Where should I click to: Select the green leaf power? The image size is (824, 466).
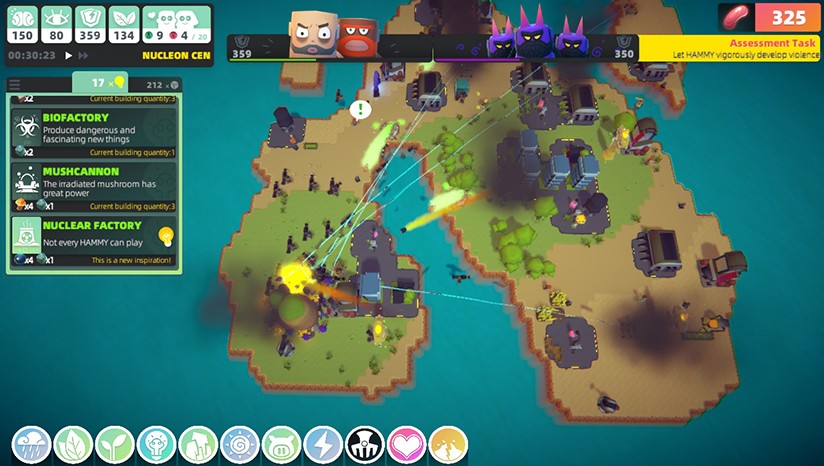click(x=73, y=445)
